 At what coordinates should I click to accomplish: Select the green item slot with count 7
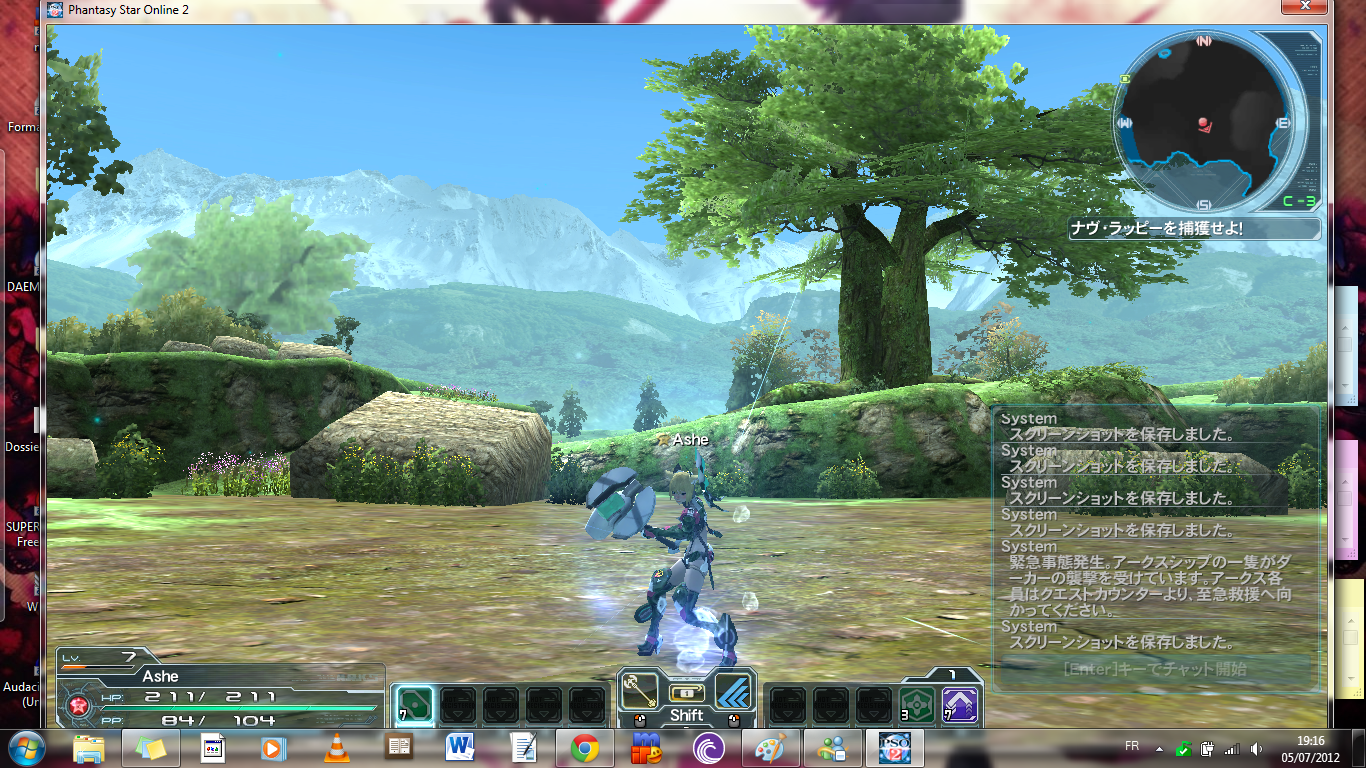(x=415, y=704)
